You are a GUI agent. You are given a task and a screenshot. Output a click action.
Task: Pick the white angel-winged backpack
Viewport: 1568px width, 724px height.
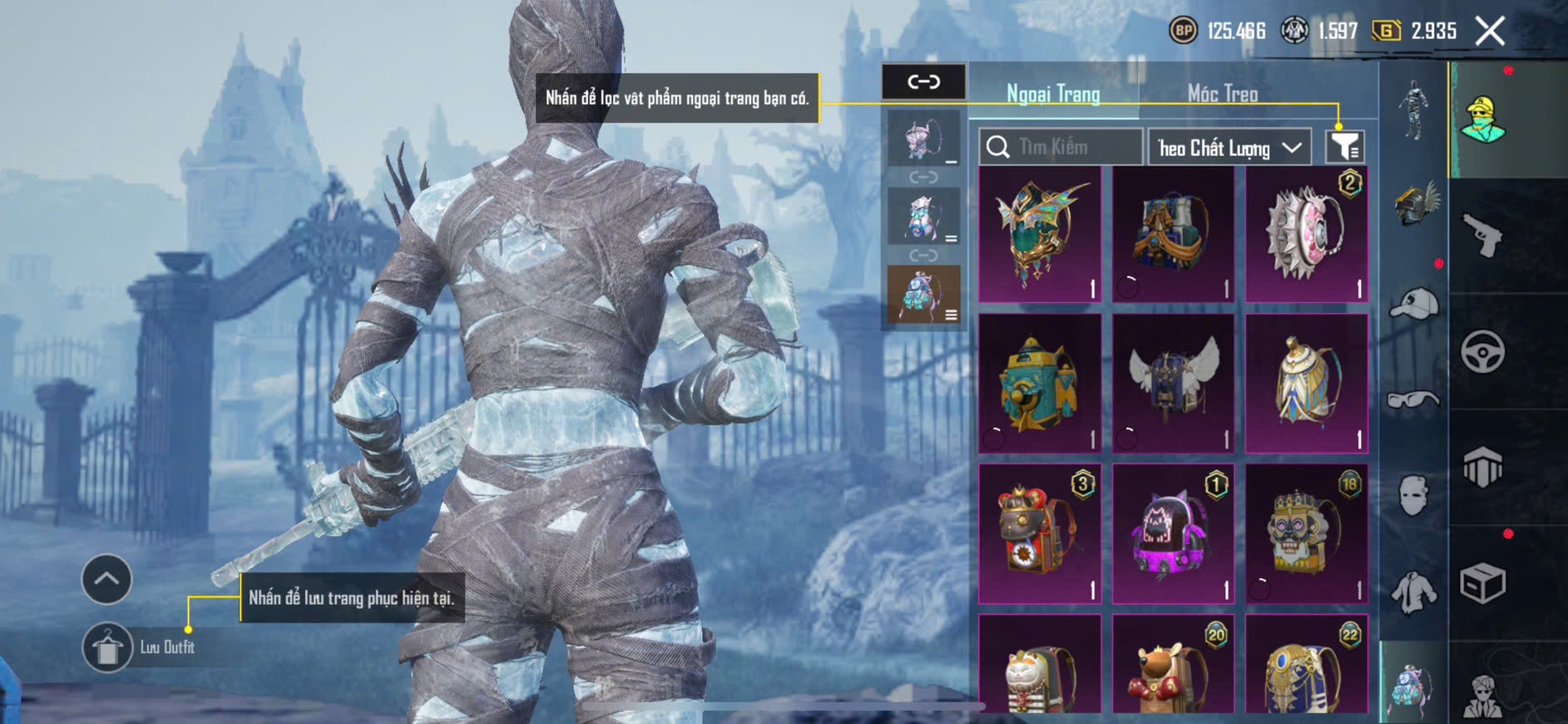click(x=1173, y=384)
